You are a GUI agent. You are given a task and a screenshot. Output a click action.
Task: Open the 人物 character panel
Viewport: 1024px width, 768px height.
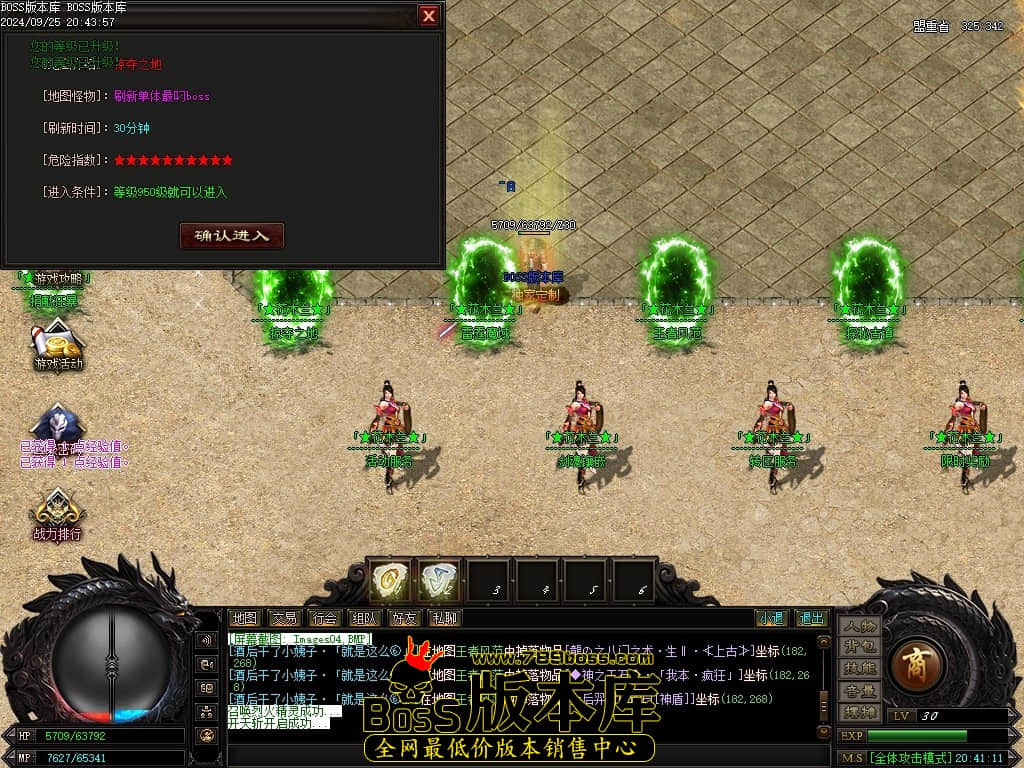(x=859, y=626)
